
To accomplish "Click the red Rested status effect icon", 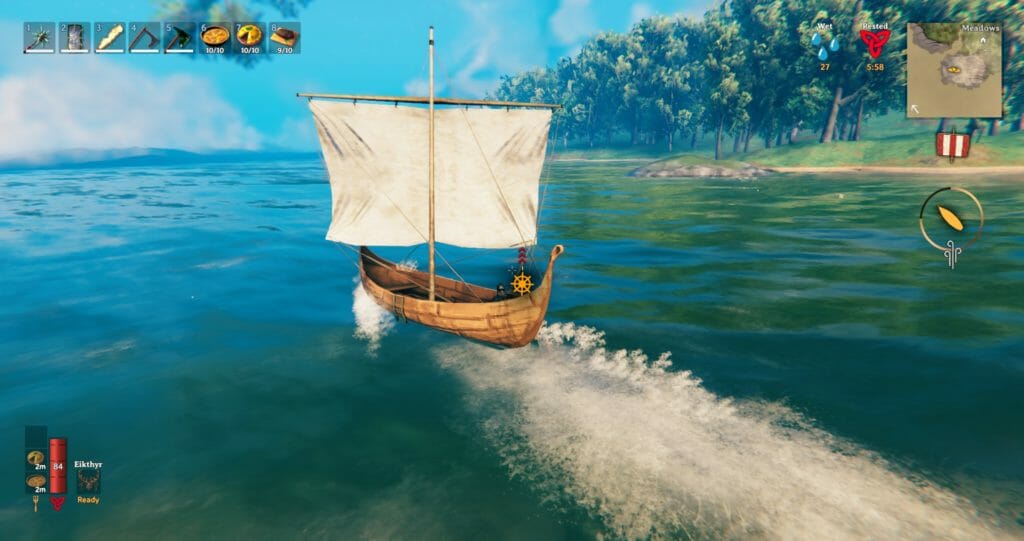I will pos(874,44).
